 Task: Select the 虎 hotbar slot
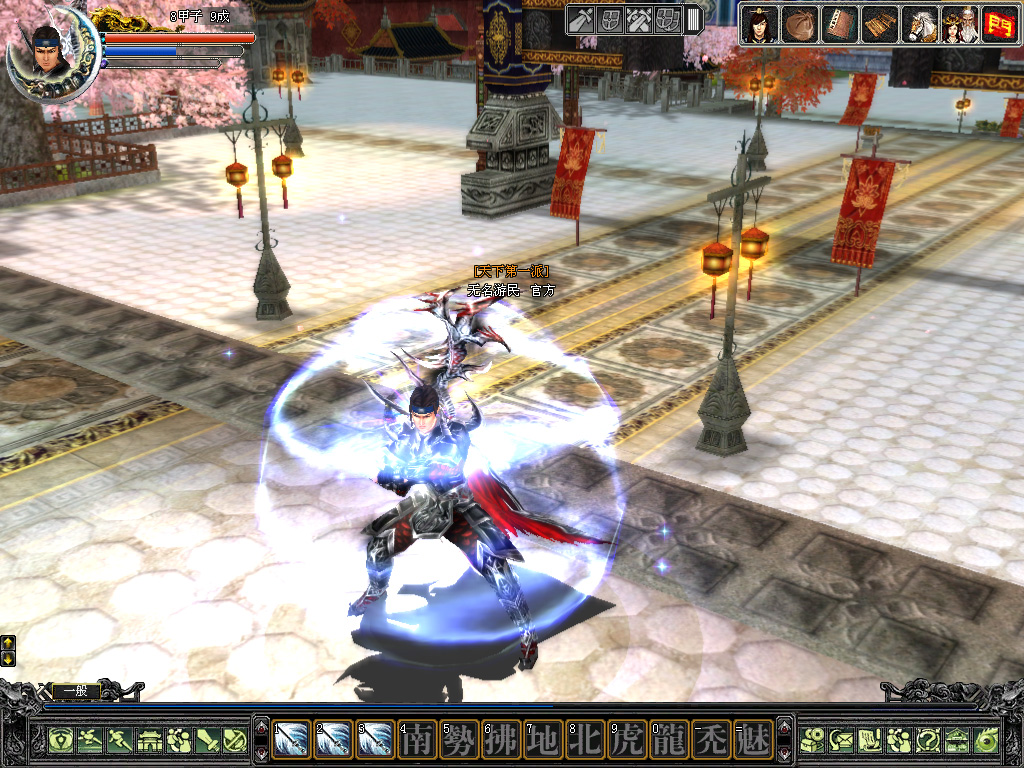click(x=628, y=739)
